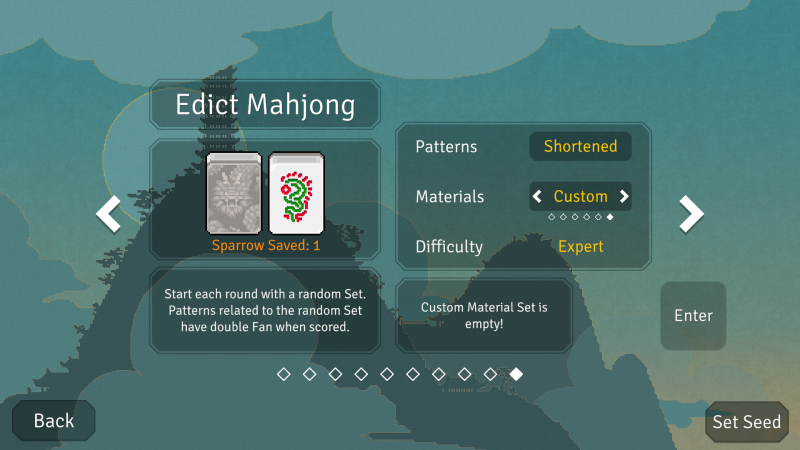The image size is (800, 450).
Task: Show the next game mode with the large right arrow
Action: [x=691, y=212]
